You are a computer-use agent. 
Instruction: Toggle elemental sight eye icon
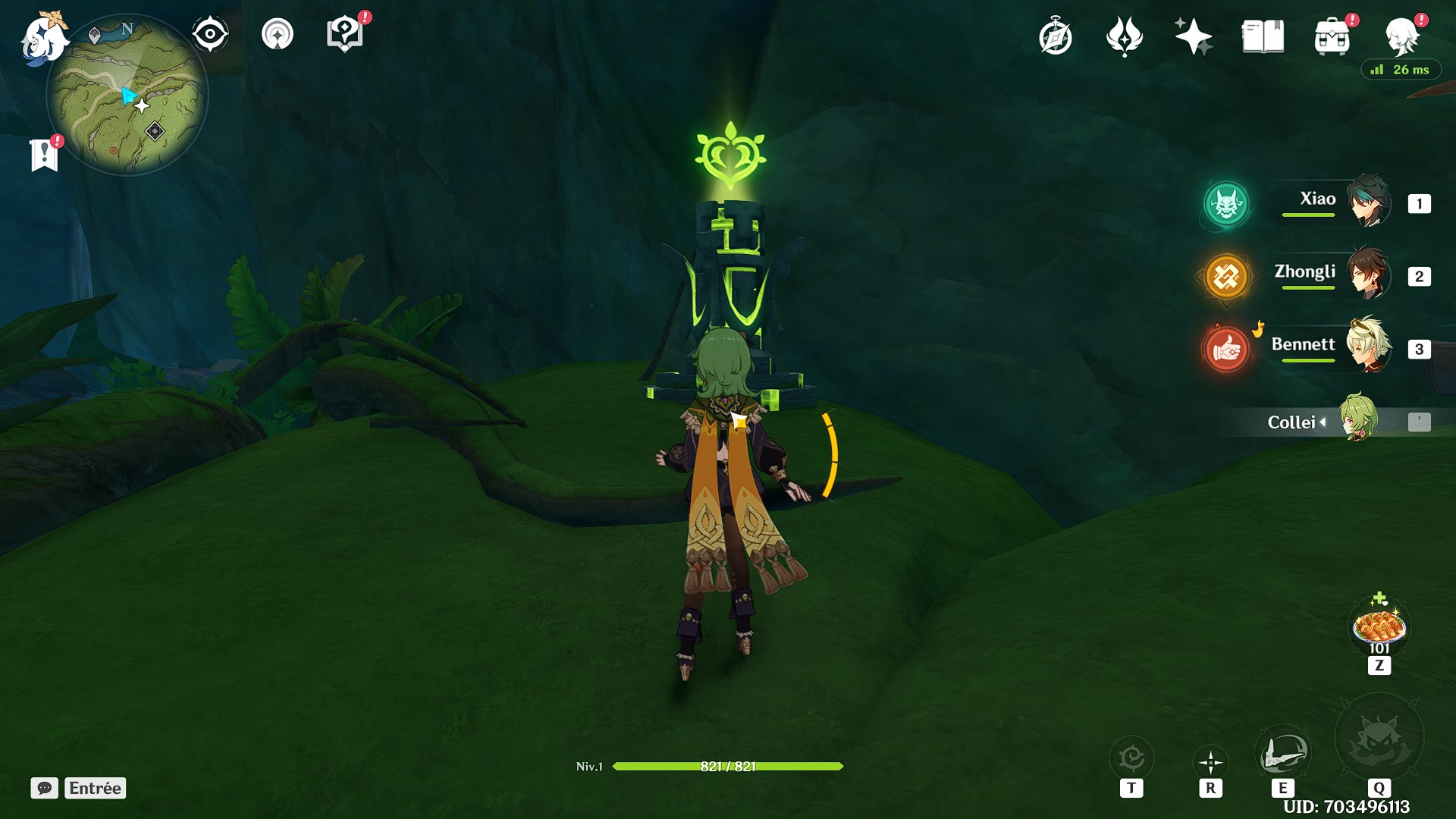[x=209, y=34]
